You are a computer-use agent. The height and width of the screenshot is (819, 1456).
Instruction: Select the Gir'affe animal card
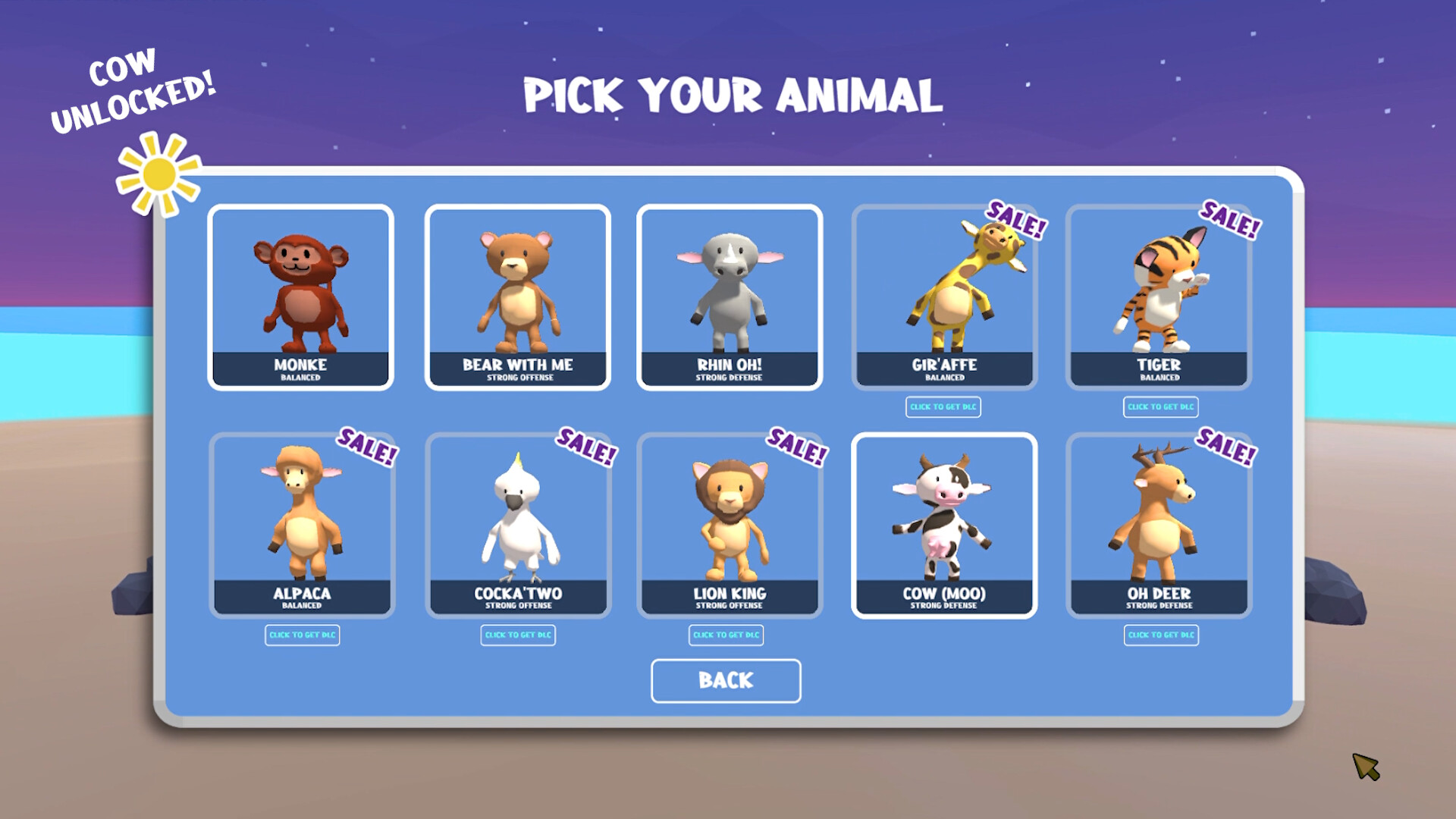click(943, 296)
